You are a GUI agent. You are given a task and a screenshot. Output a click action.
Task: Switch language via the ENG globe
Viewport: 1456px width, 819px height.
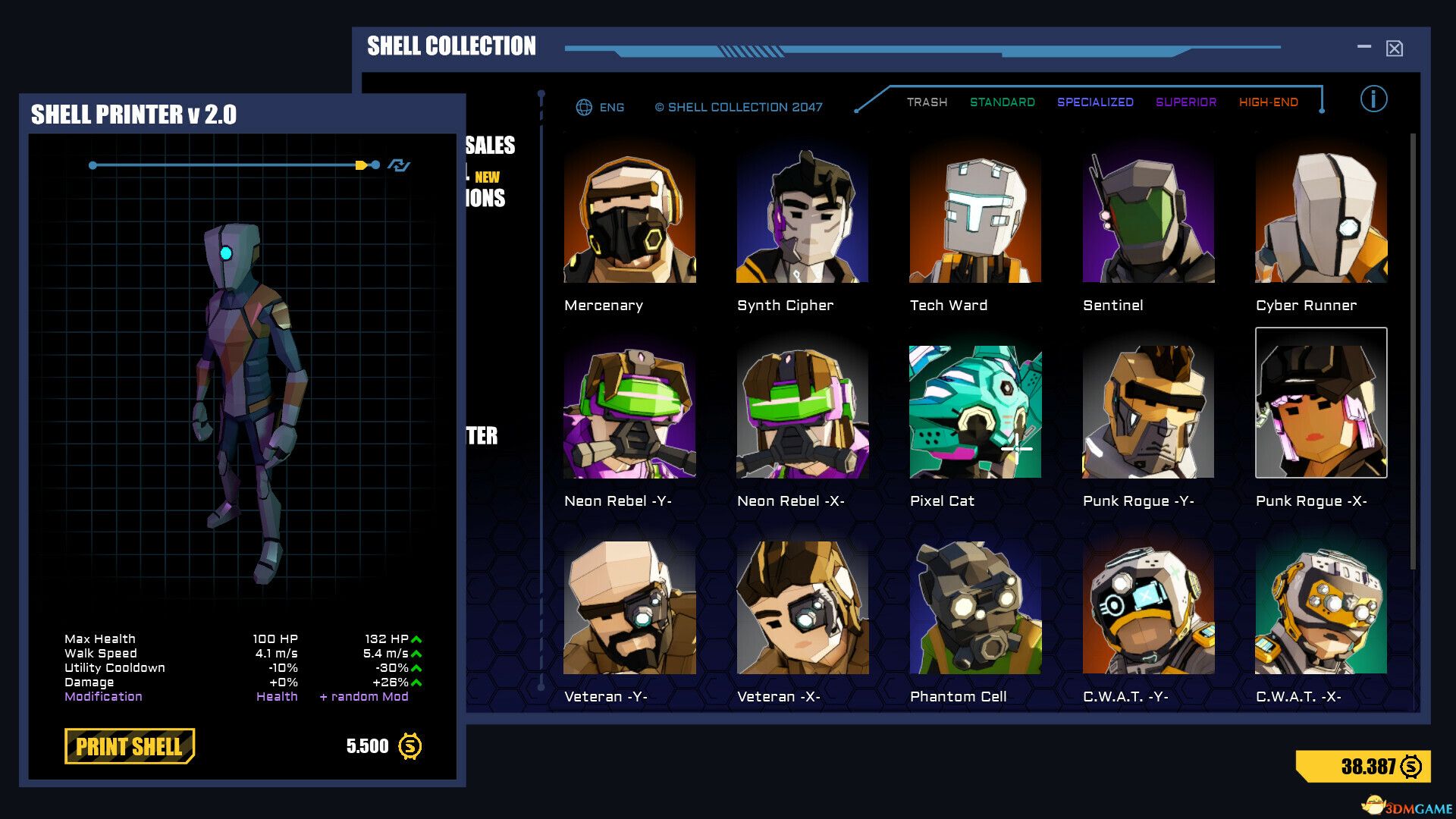[600, 108]
